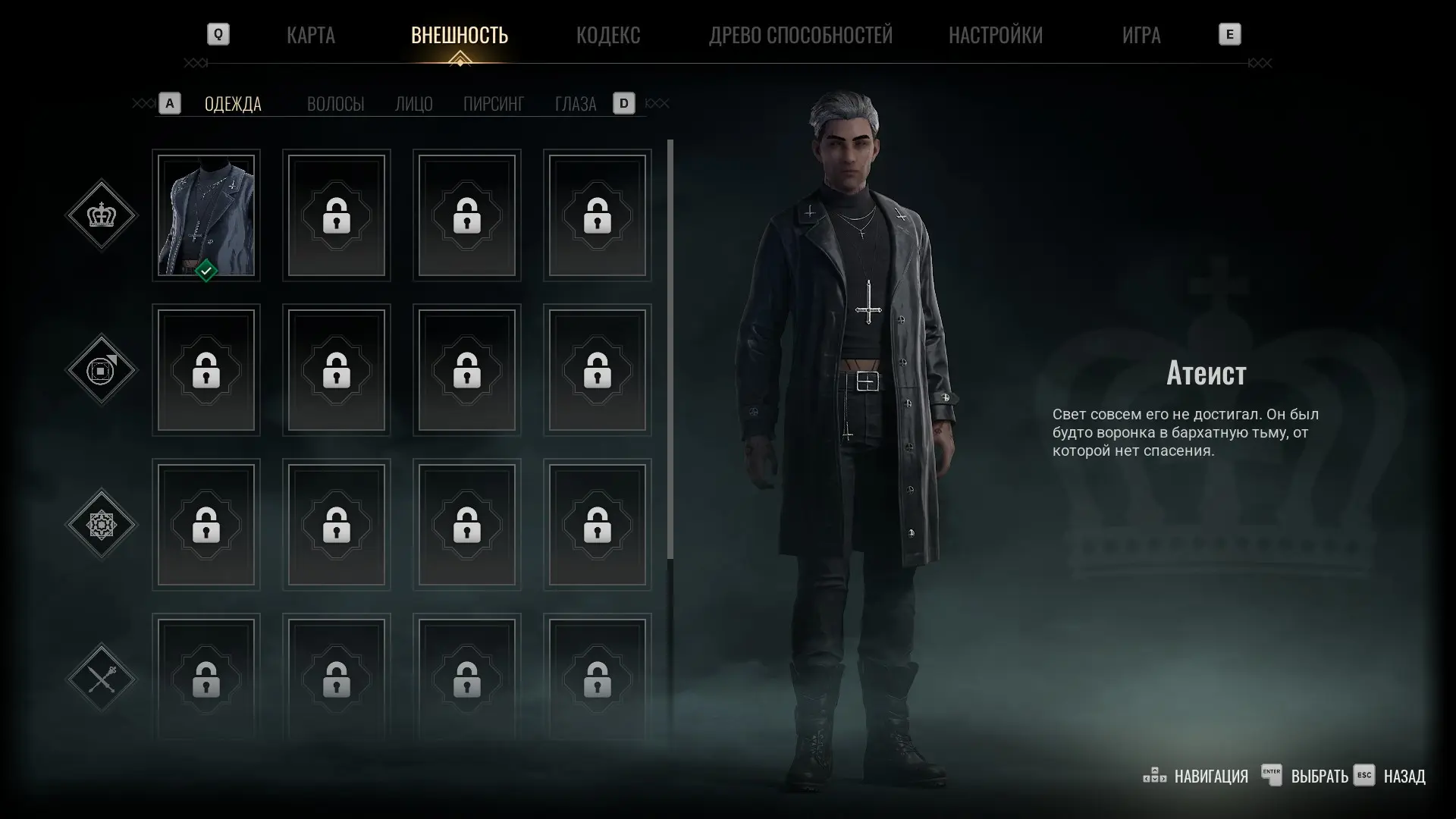Image resolution: width=1456 pixels, height=819 pixels.
Task: Choose the Лицо sub-tab
Action: pos(413,104)
